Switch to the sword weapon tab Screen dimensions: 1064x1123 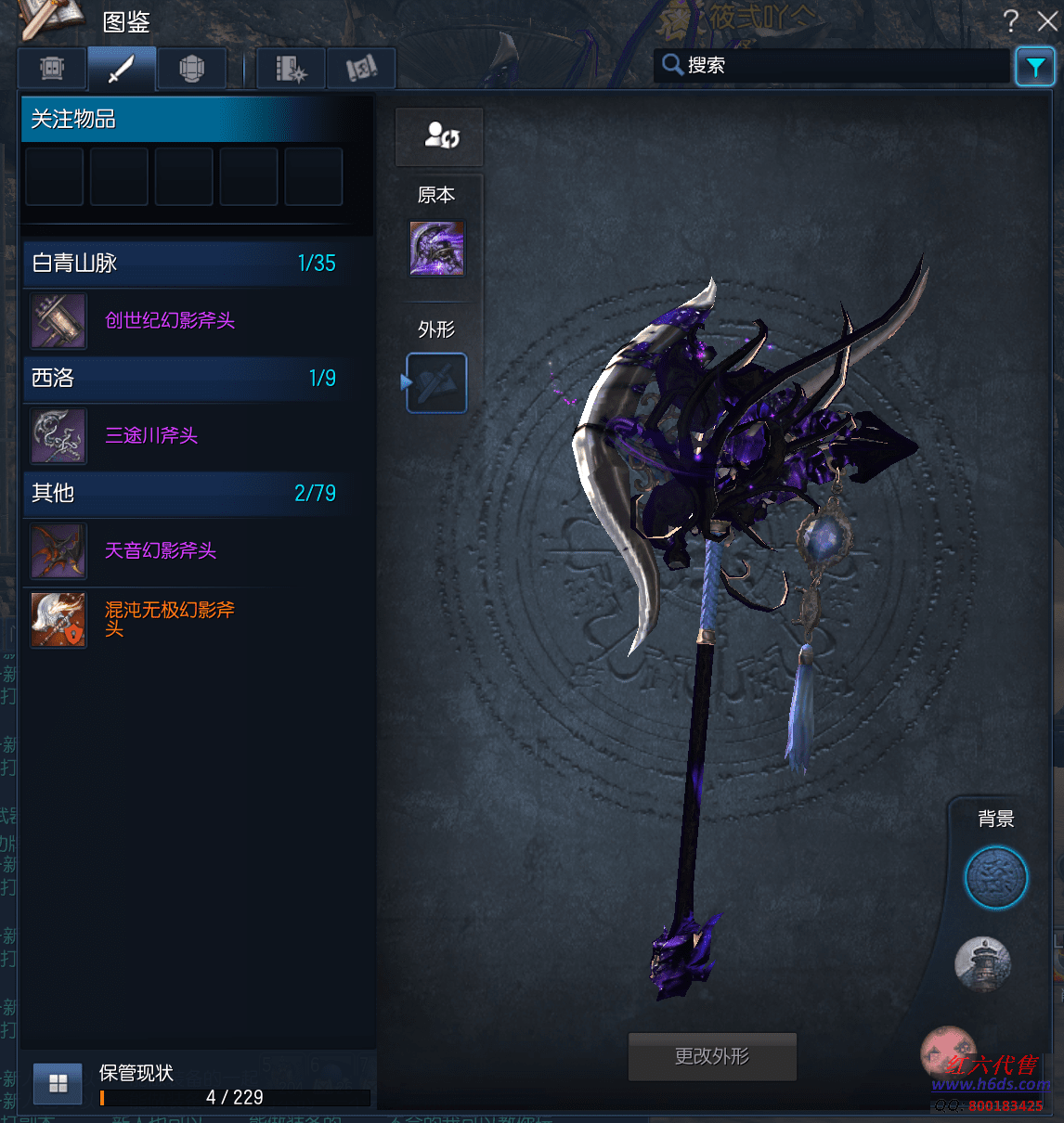tap(122, 69)
